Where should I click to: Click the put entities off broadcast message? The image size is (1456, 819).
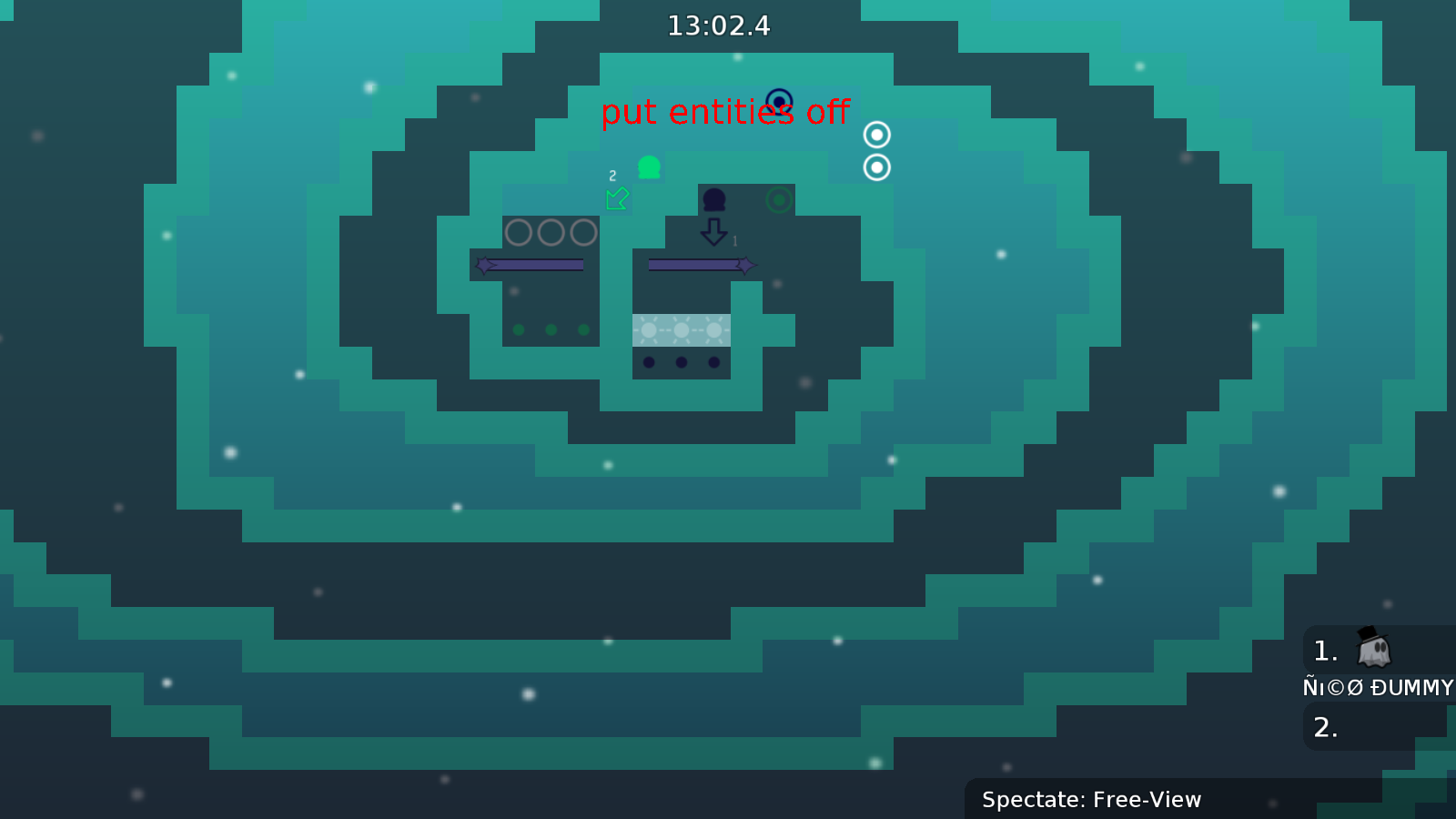[725, 113]
